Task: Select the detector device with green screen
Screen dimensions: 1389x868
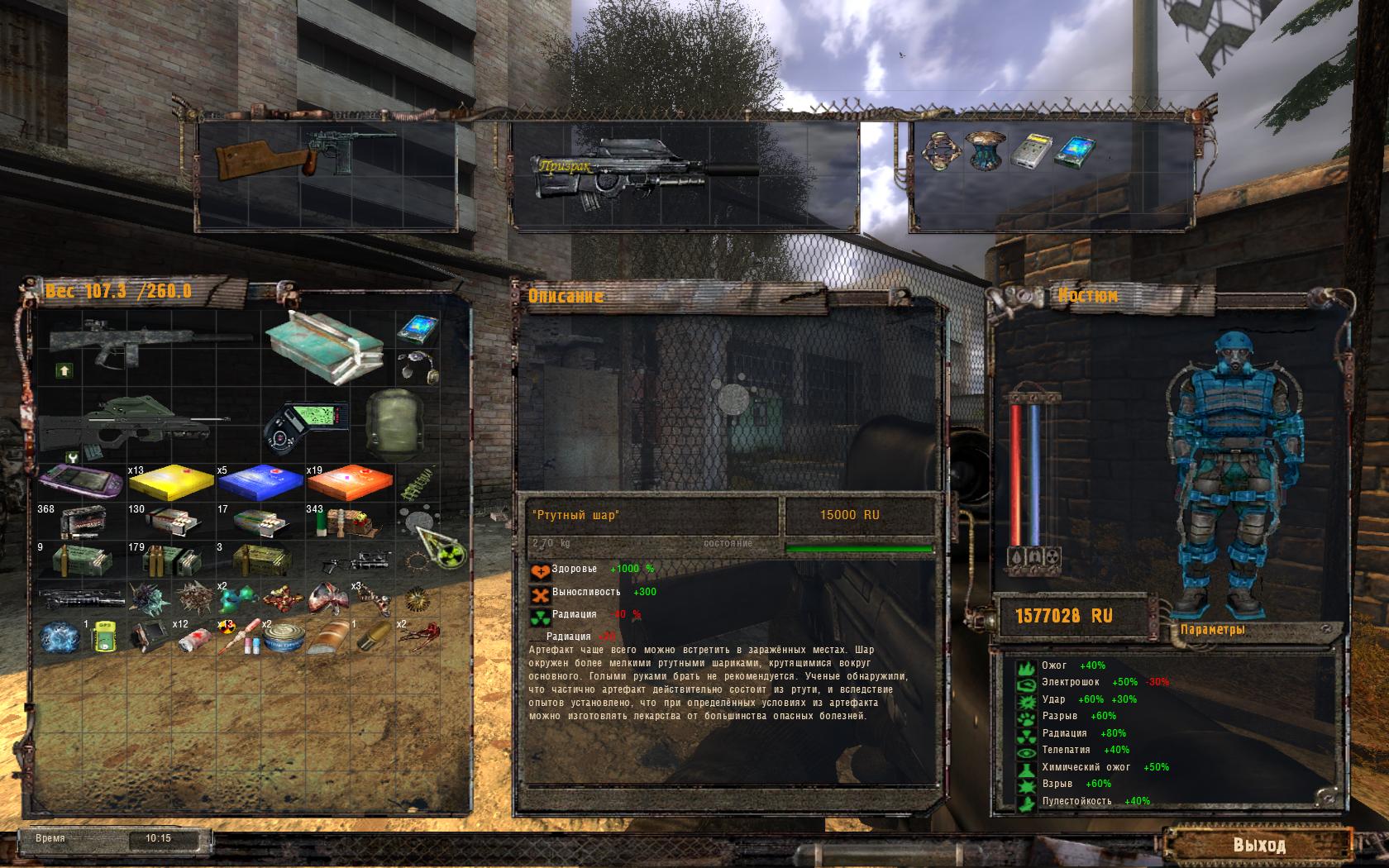Action: pyautogui.click(x=304, y=423)
